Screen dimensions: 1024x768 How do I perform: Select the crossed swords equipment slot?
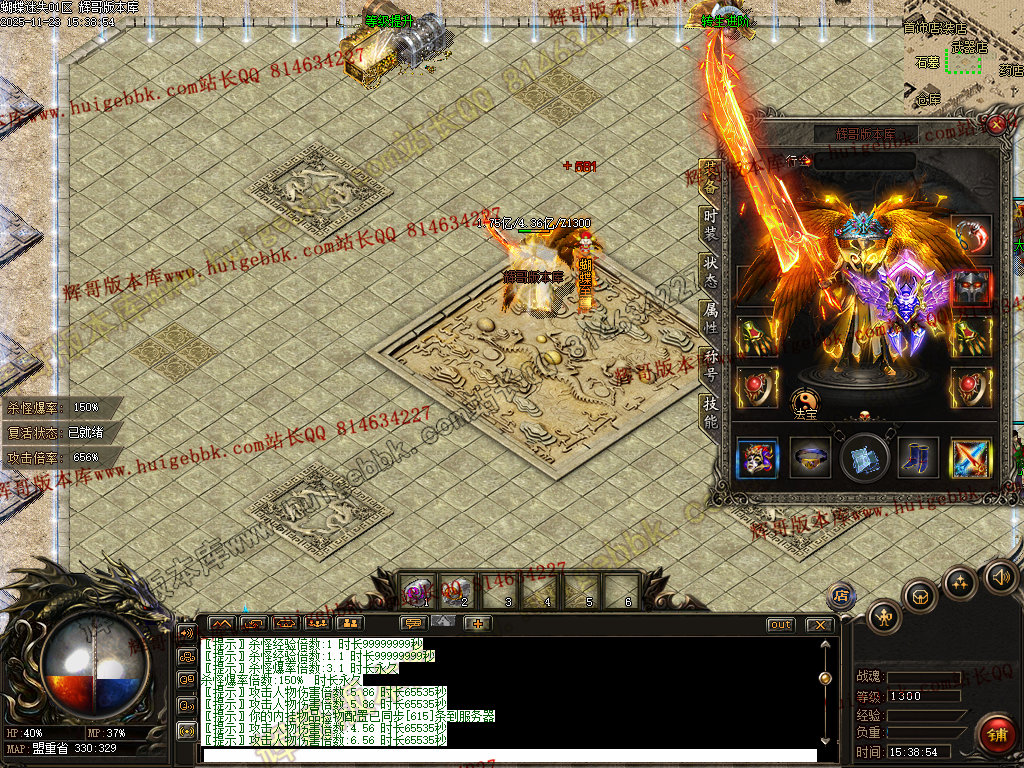pyautogui.click(x=970, y=458)
